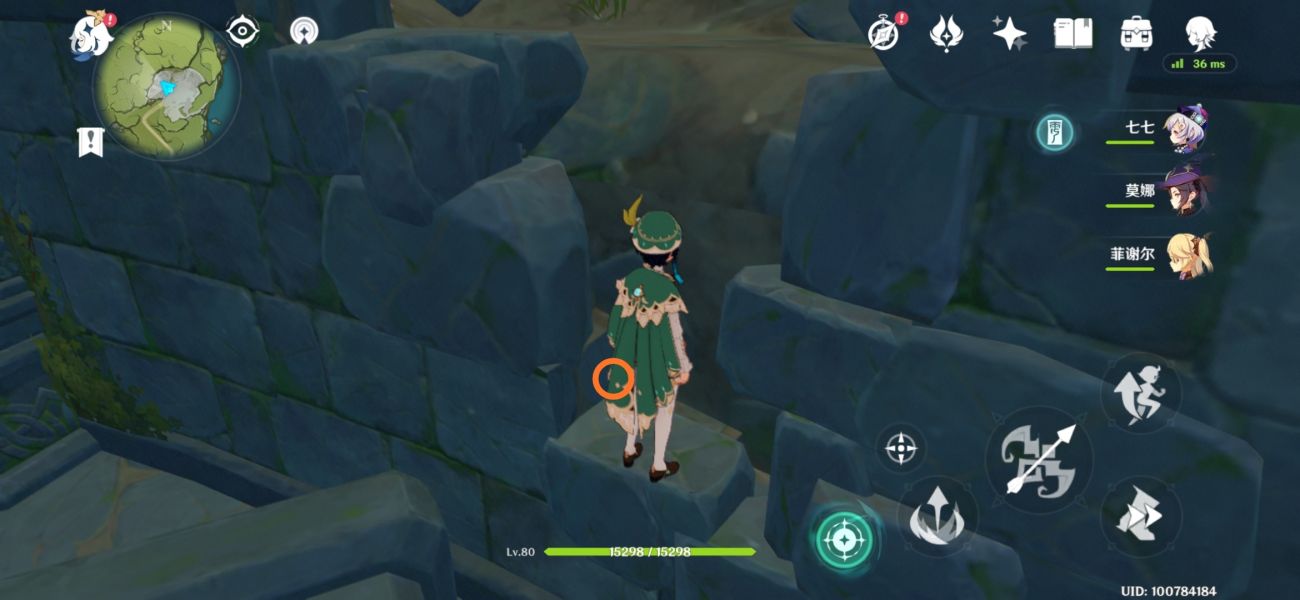Open the backpack inventory
Image resolution: width=1300 pixels, height=600 pixels.
1135,34
